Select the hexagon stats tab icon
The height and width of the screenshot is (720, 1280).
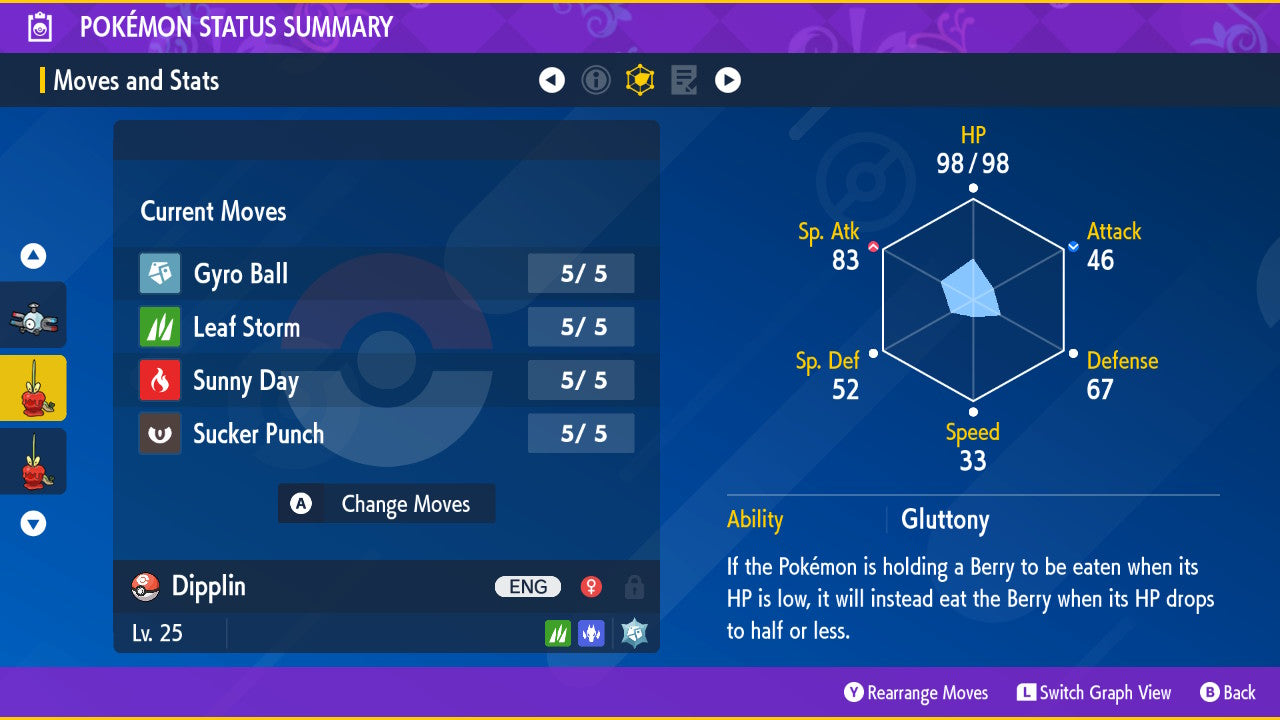(640, 80)
